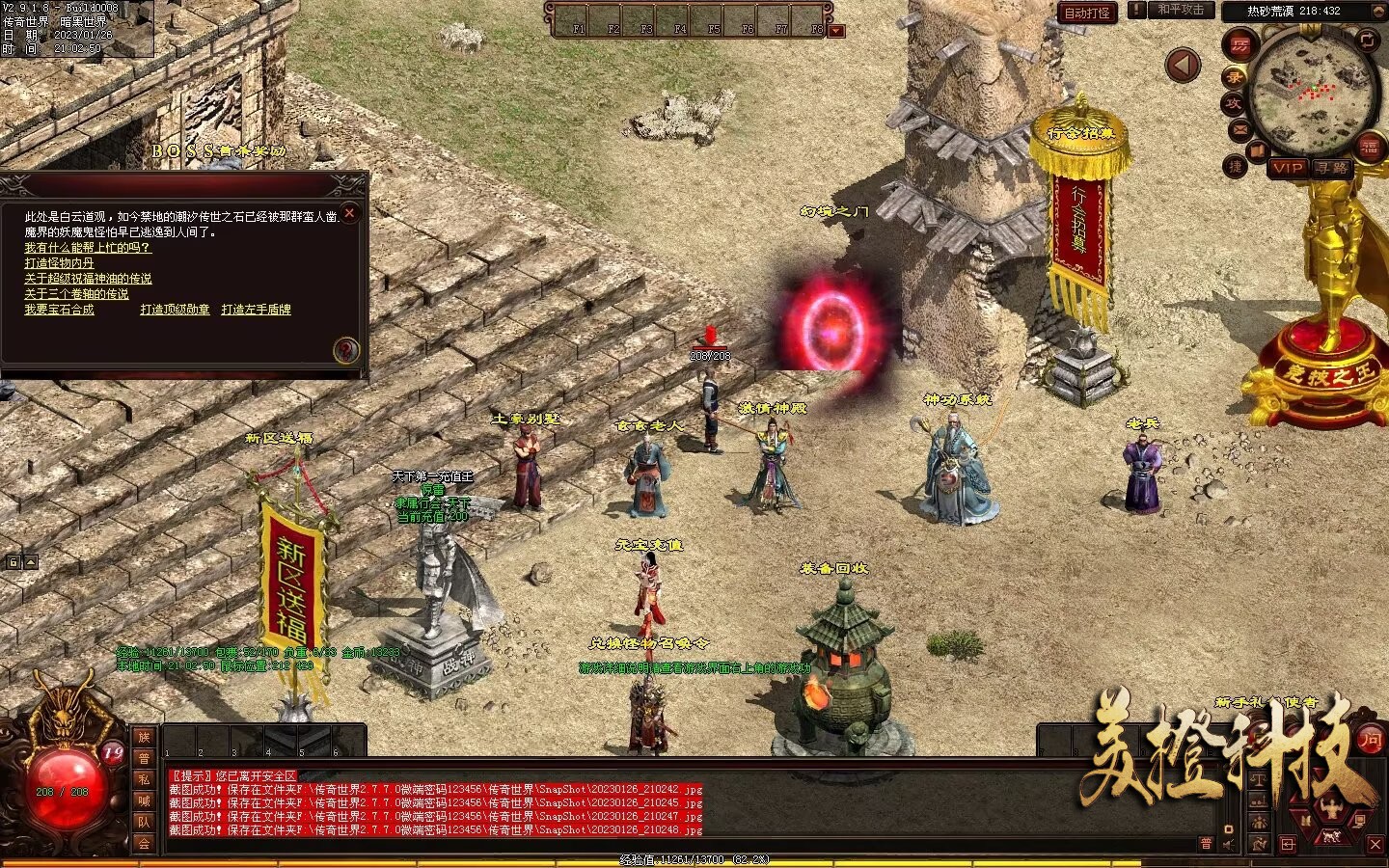This screenshot has width=1389, height=868.
Task: Close the NPC dialogue window
Action: coord(350,213)
